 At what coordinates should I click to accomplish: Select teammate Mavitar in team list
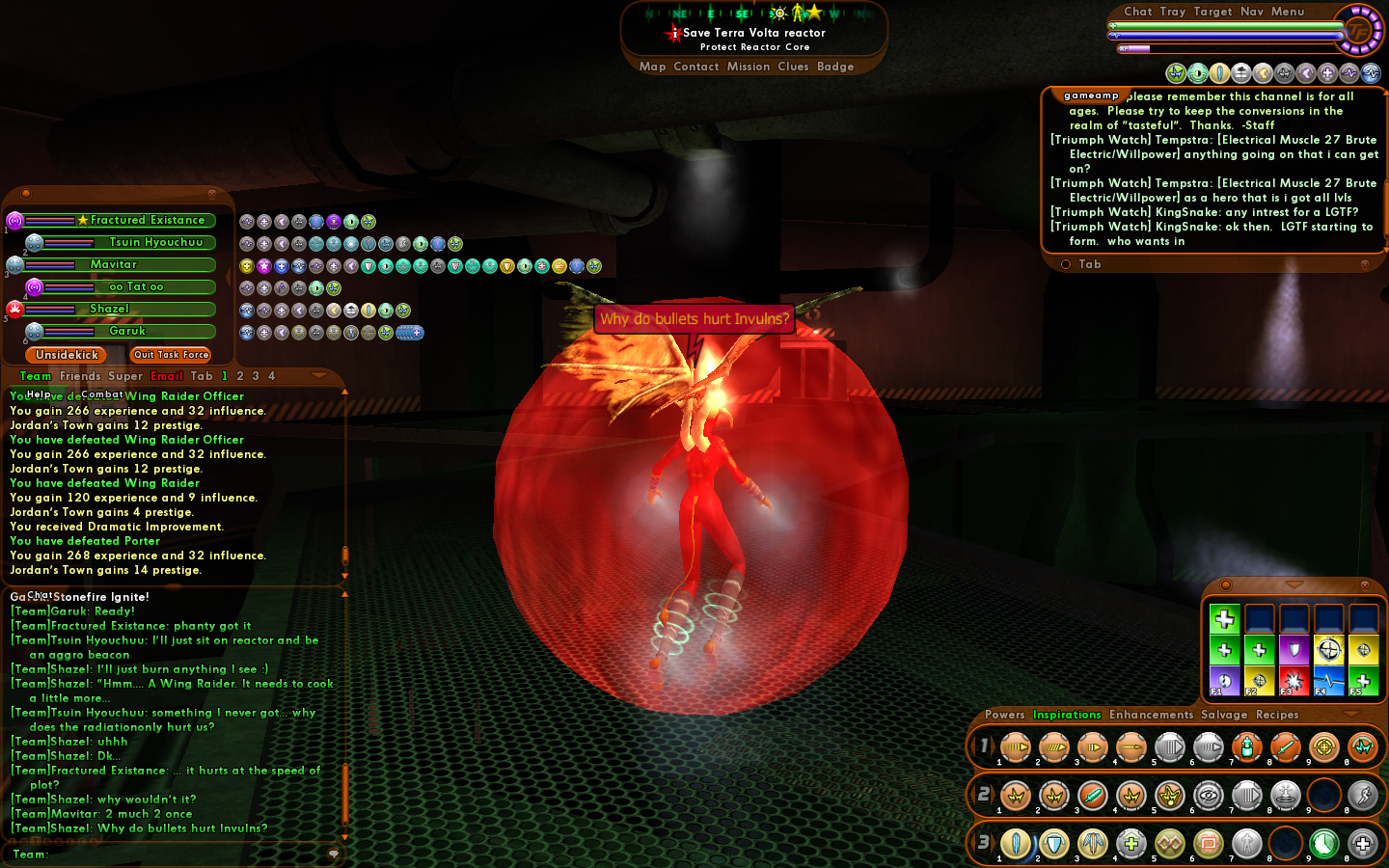point(114,264)
